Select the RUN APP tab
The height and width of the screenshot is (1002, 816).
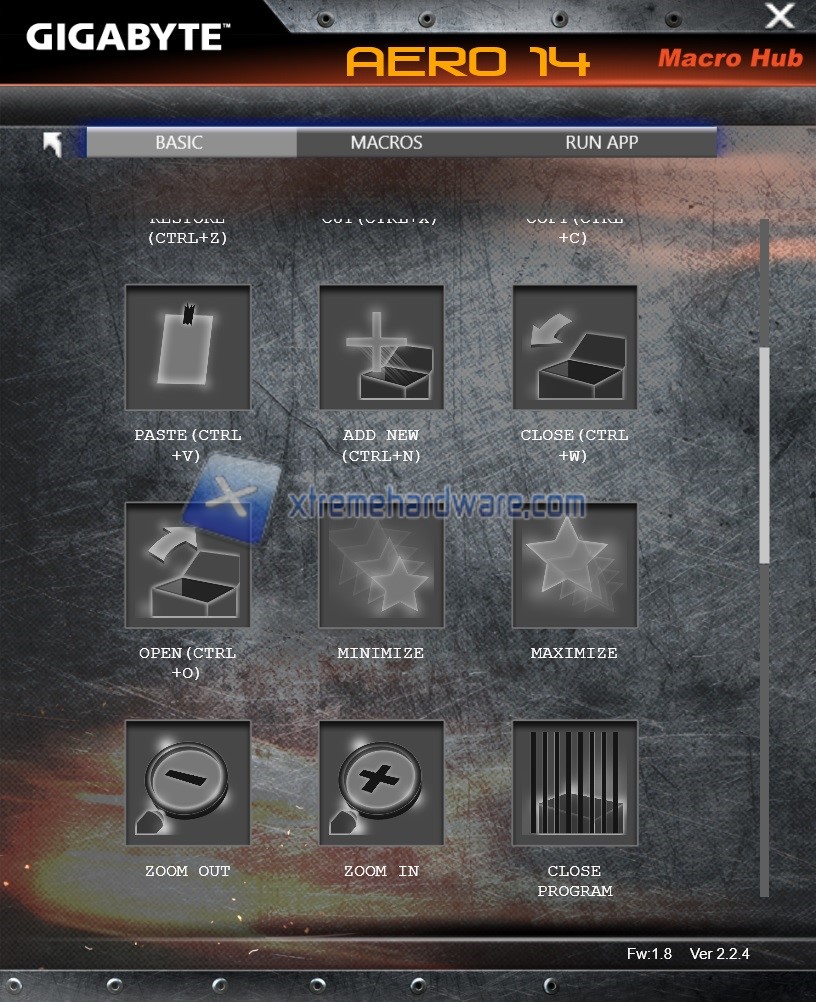tap(602, 142)
